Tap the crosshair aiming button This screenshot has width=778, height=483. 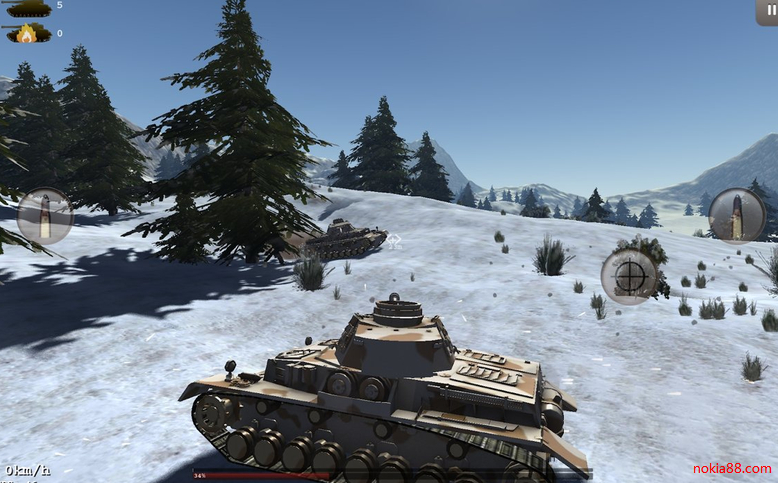pyautogui.click(x=629, y=275)
